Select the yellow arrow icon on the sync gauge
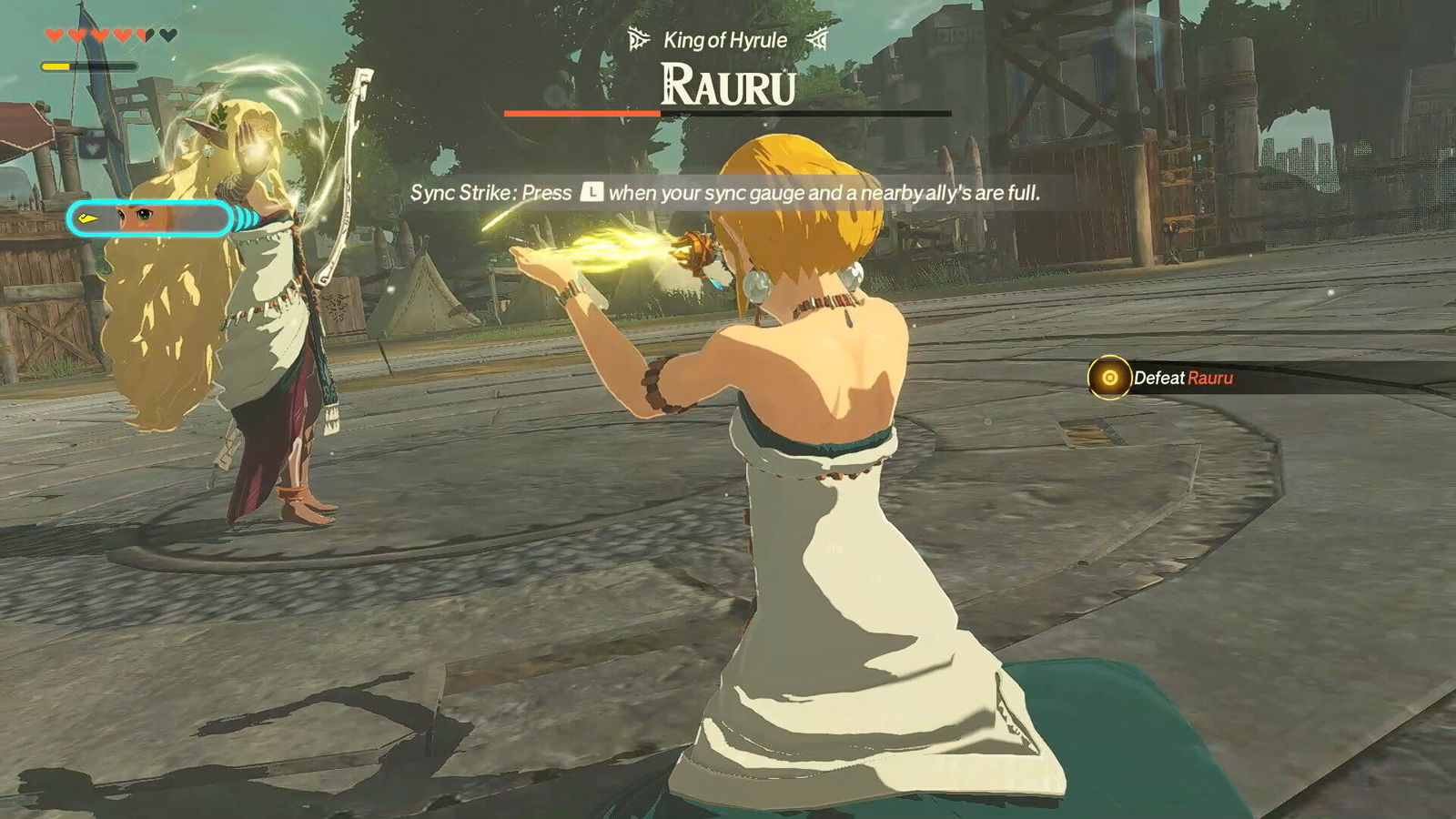Viewport: 1456px width, 819px height. coord(87,217)
